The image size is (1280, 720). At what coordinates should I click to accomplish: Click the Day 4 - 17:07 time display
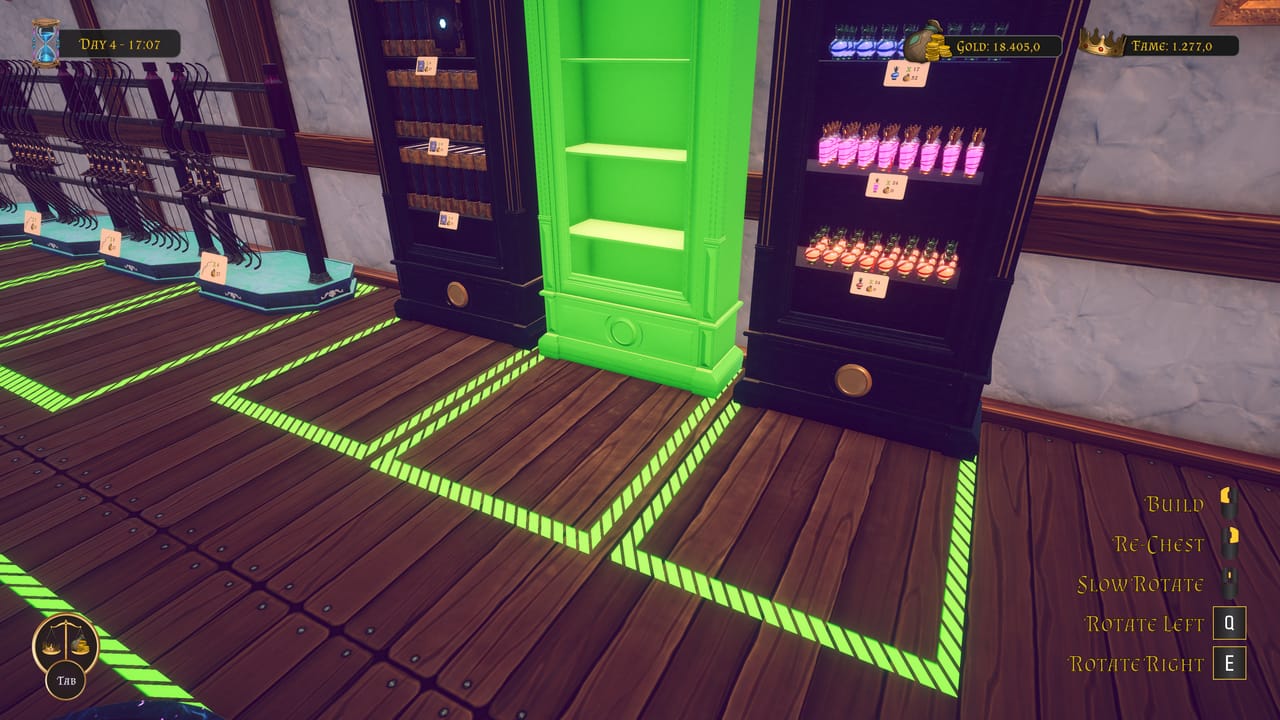coord(120,42)
